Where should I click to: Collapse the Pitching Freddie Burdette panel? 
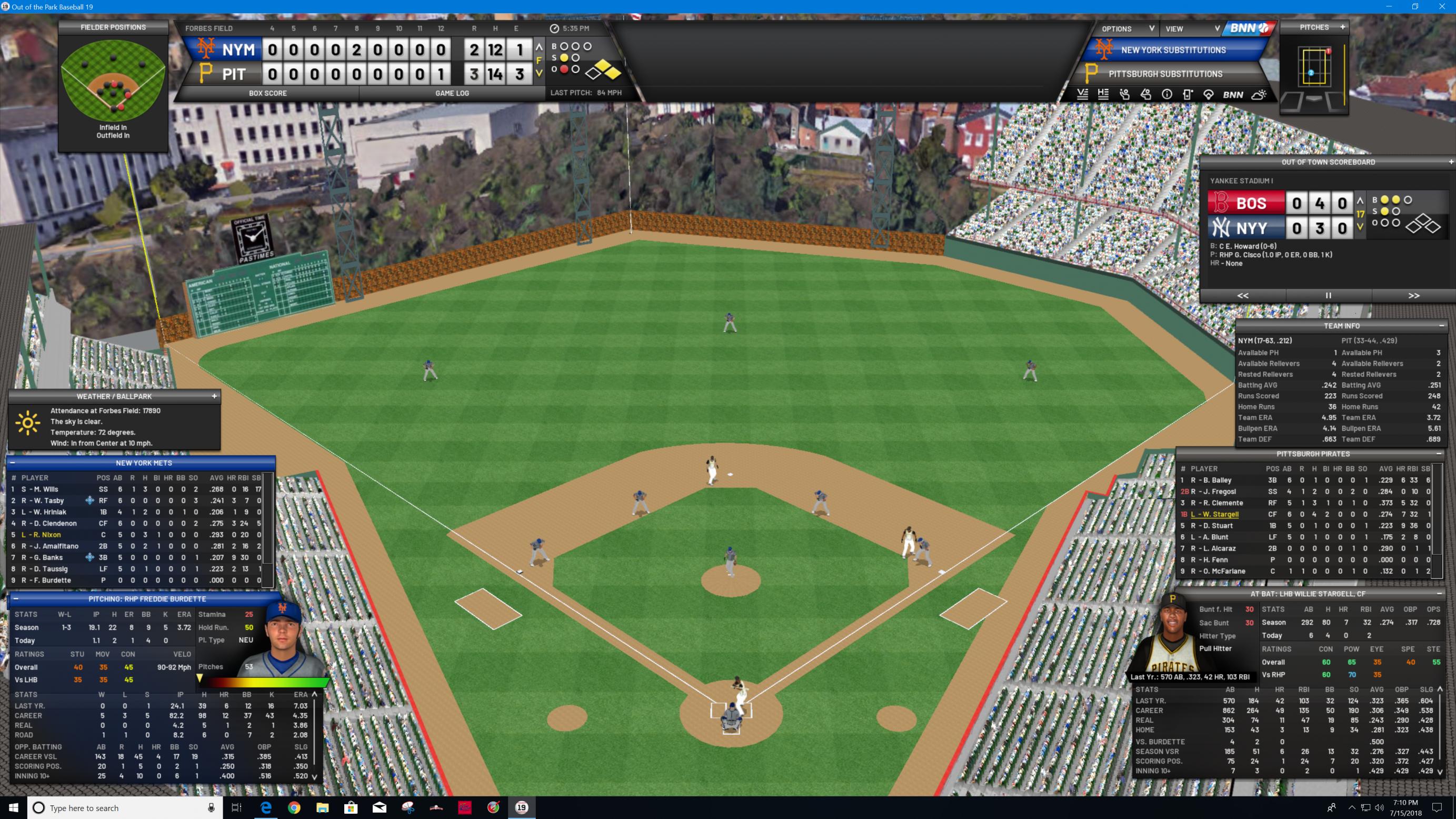pos(16,598)
